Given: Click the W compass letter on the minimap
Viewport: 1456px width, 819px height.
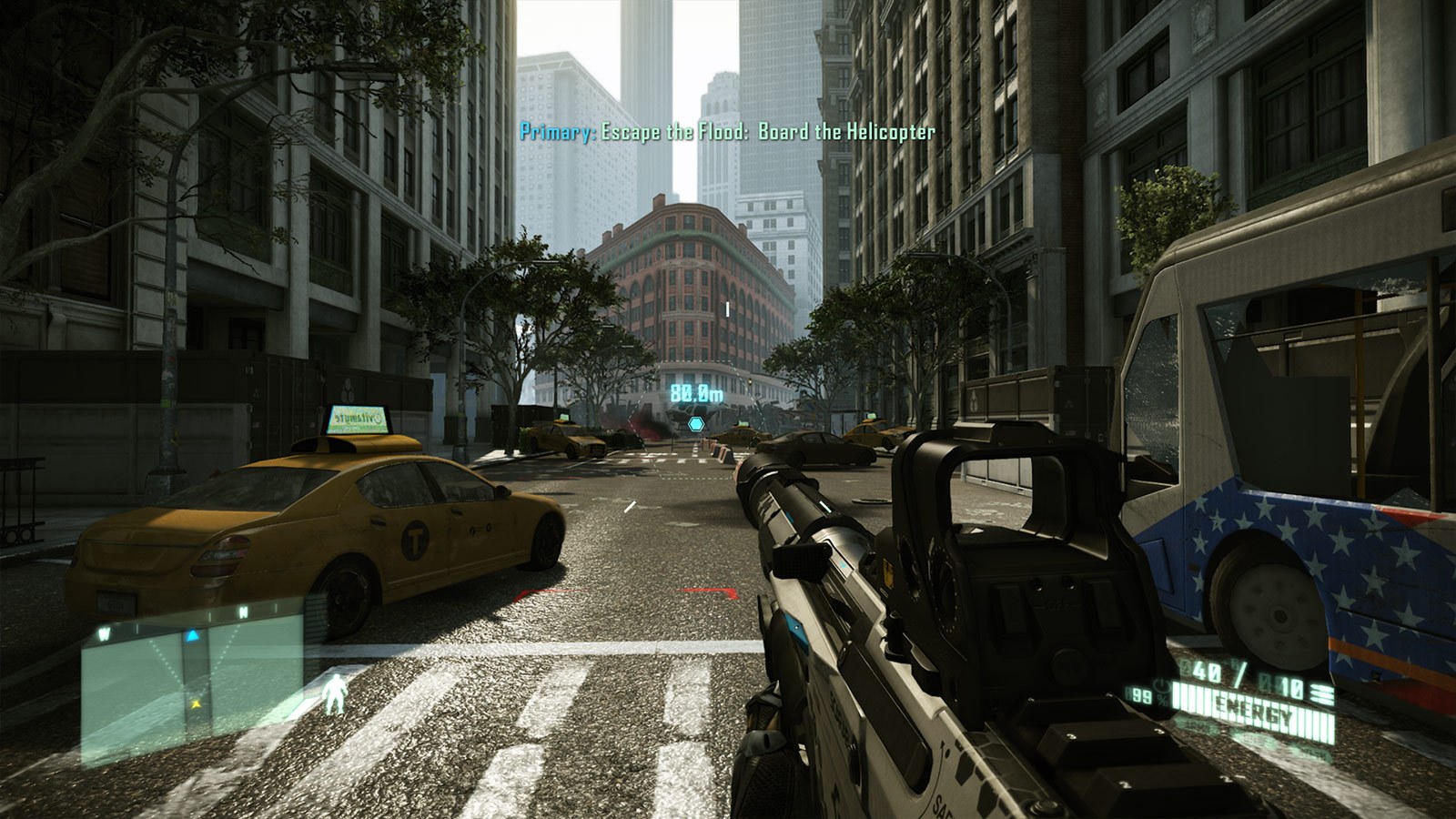Looking at the screenshot, I should (105, 633).
